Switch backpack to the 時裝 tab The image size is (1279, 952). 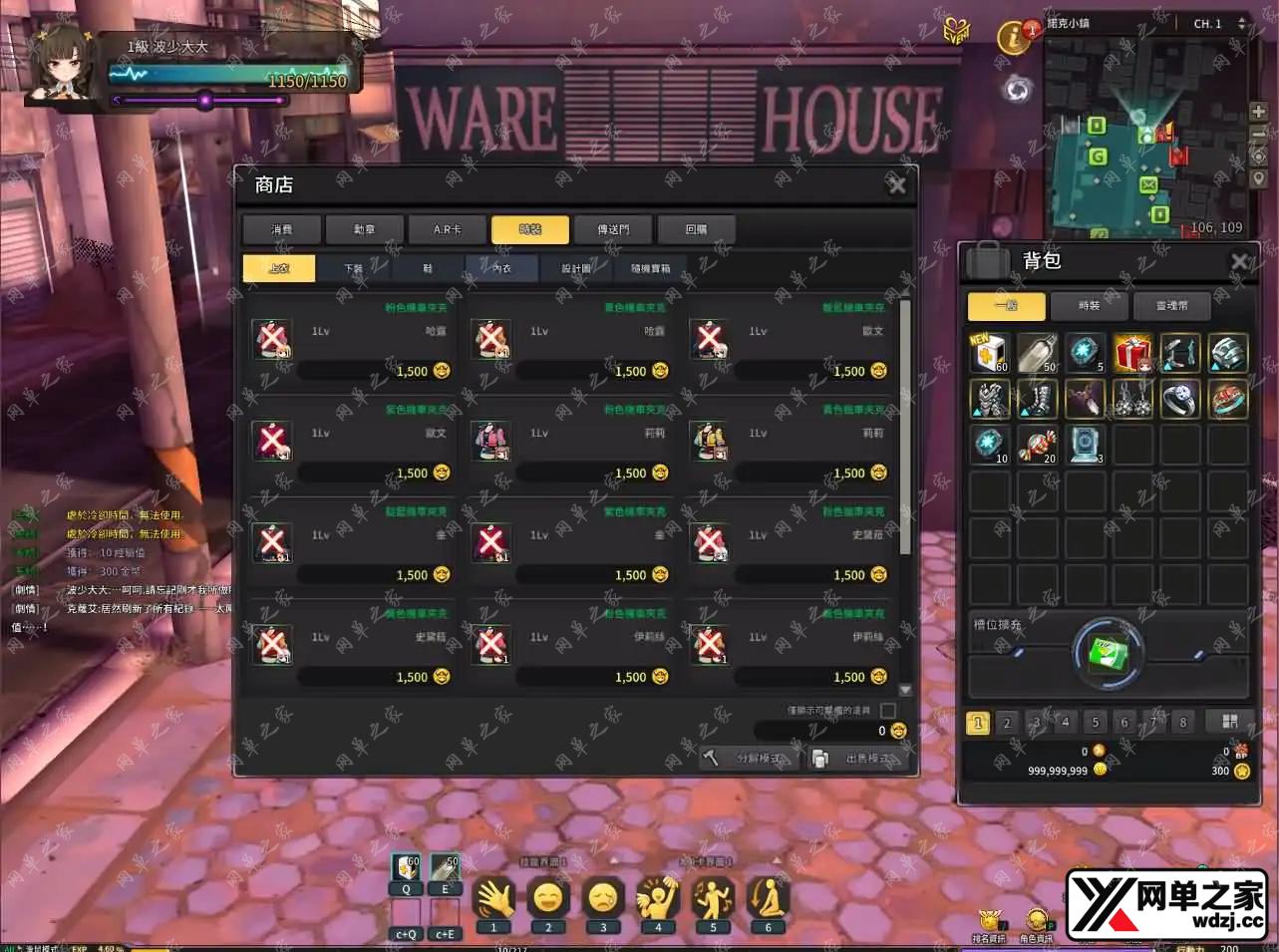click(x=1089, y=306)
